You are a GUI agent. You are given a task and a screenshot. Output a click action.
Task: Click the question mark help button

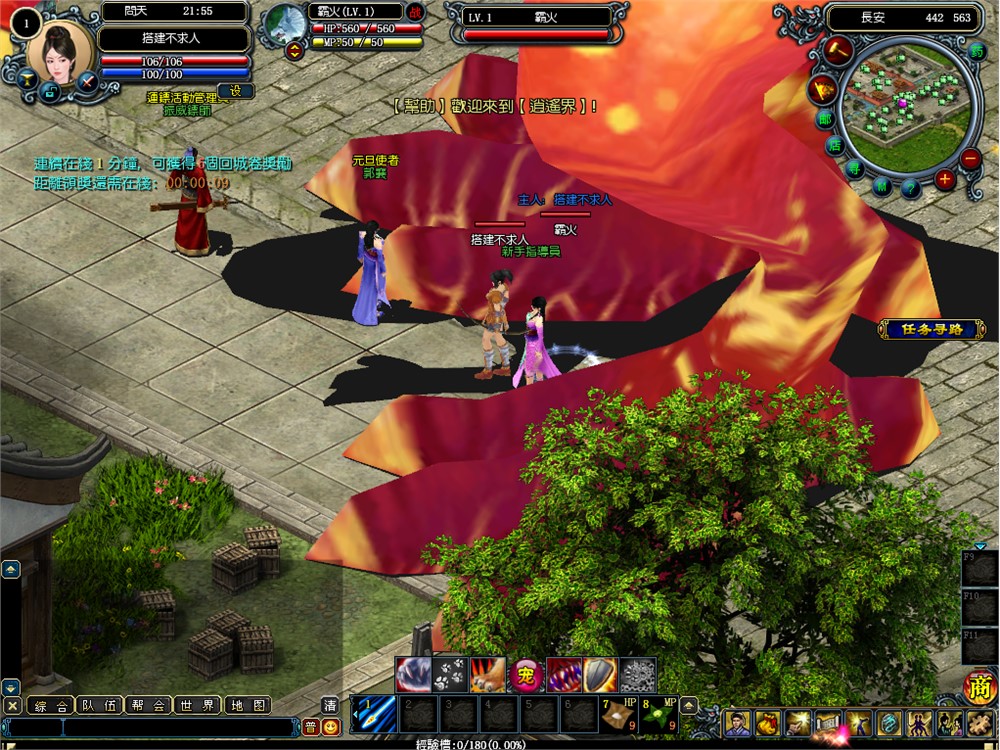point(910,187)
